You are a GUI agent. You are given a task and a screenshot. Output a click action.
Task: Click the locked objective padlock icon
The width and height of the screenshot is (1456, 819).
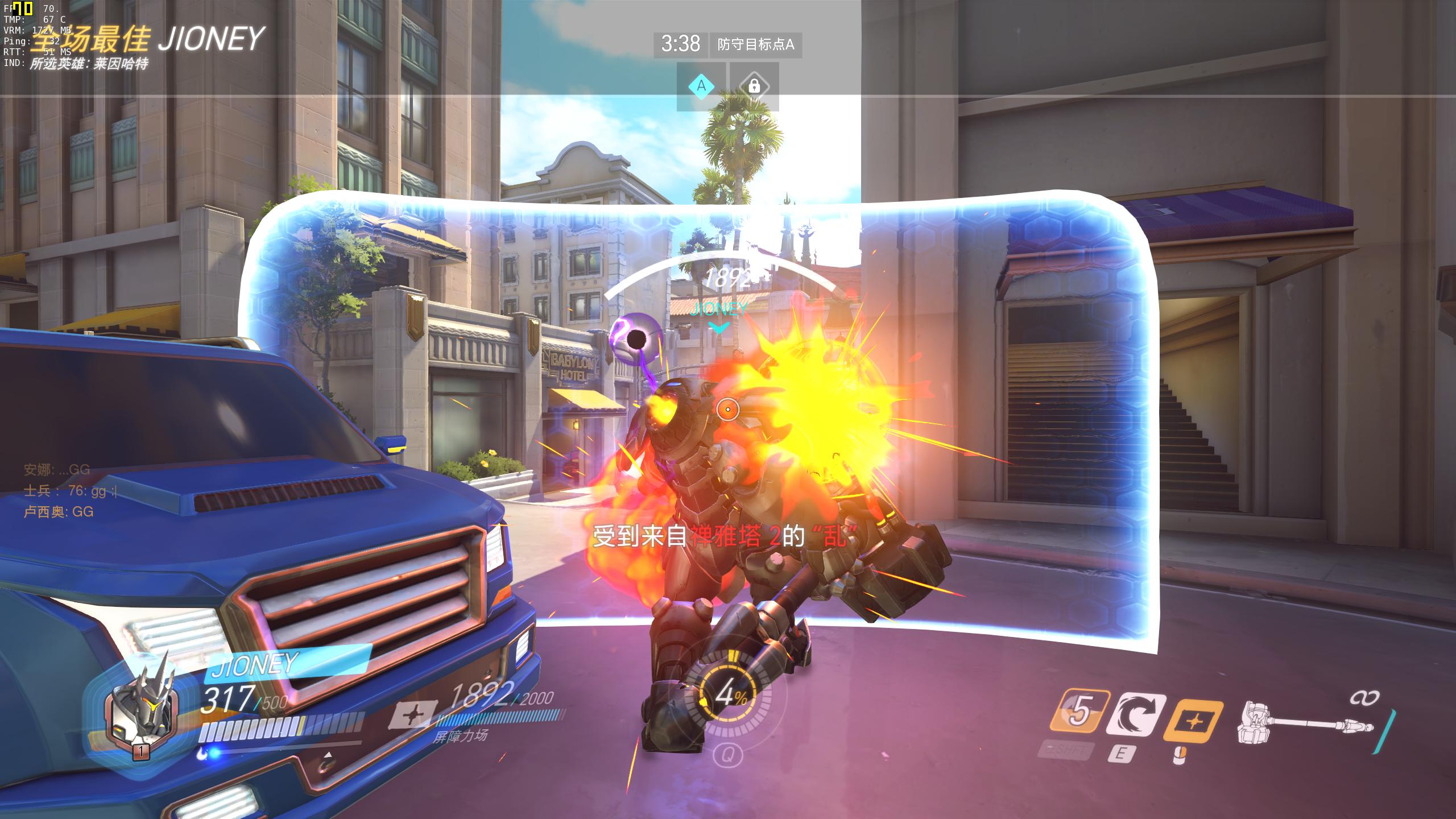[x=754, y=86]
